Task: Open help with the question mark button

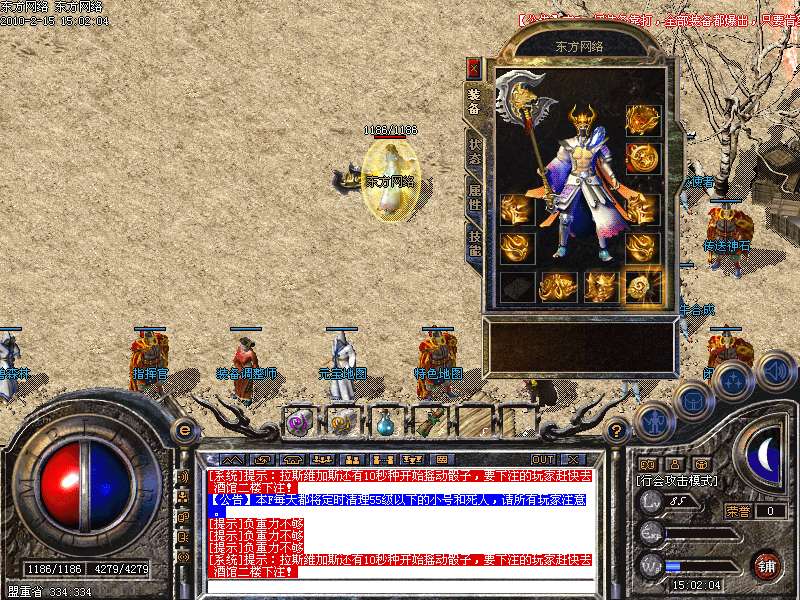Action: click(617, 430)
